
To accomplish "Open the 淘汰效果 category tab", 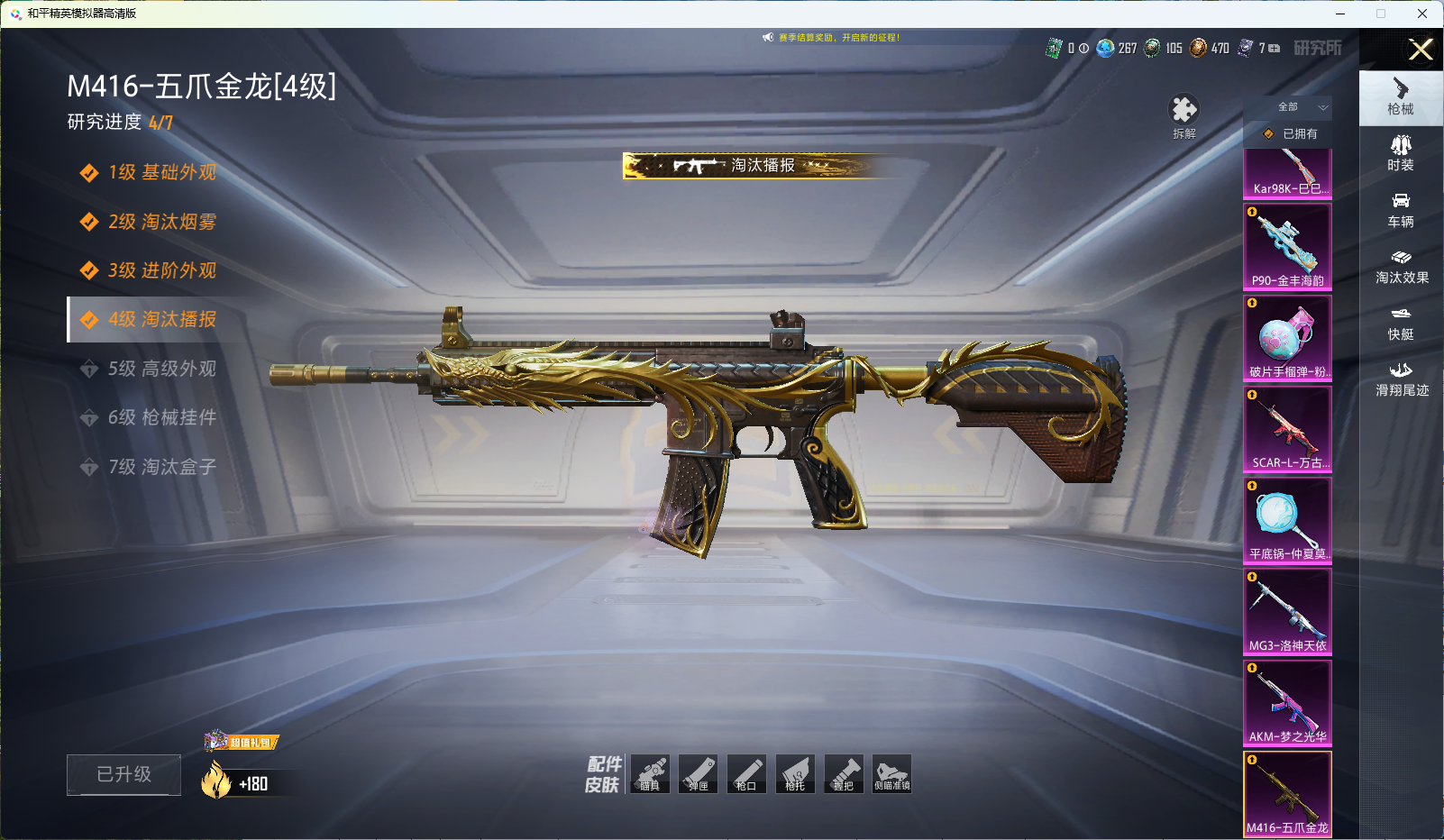I will click(1401, 267).
